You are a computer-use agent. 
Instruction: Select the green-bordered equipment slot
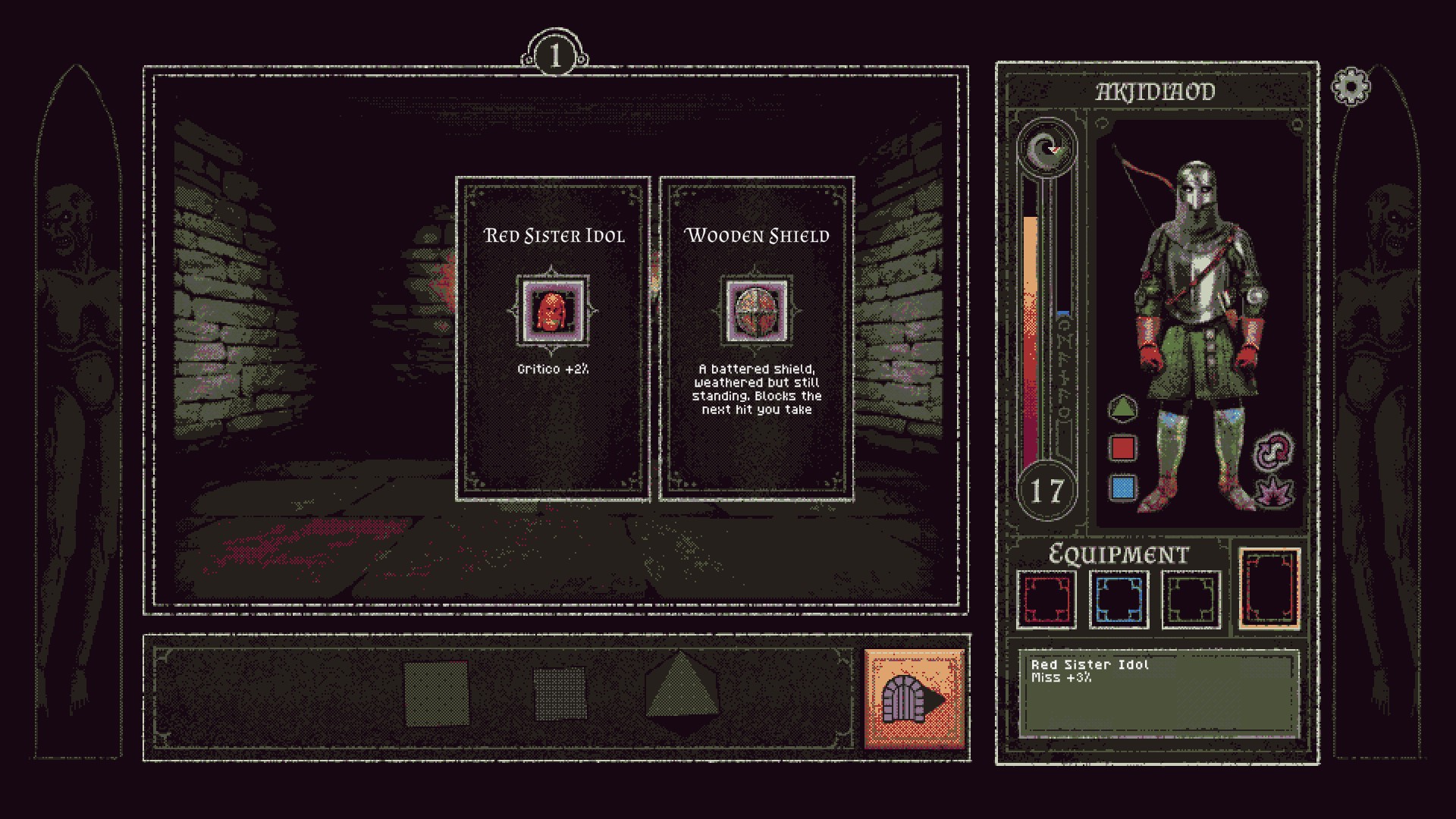point(1191,599)
